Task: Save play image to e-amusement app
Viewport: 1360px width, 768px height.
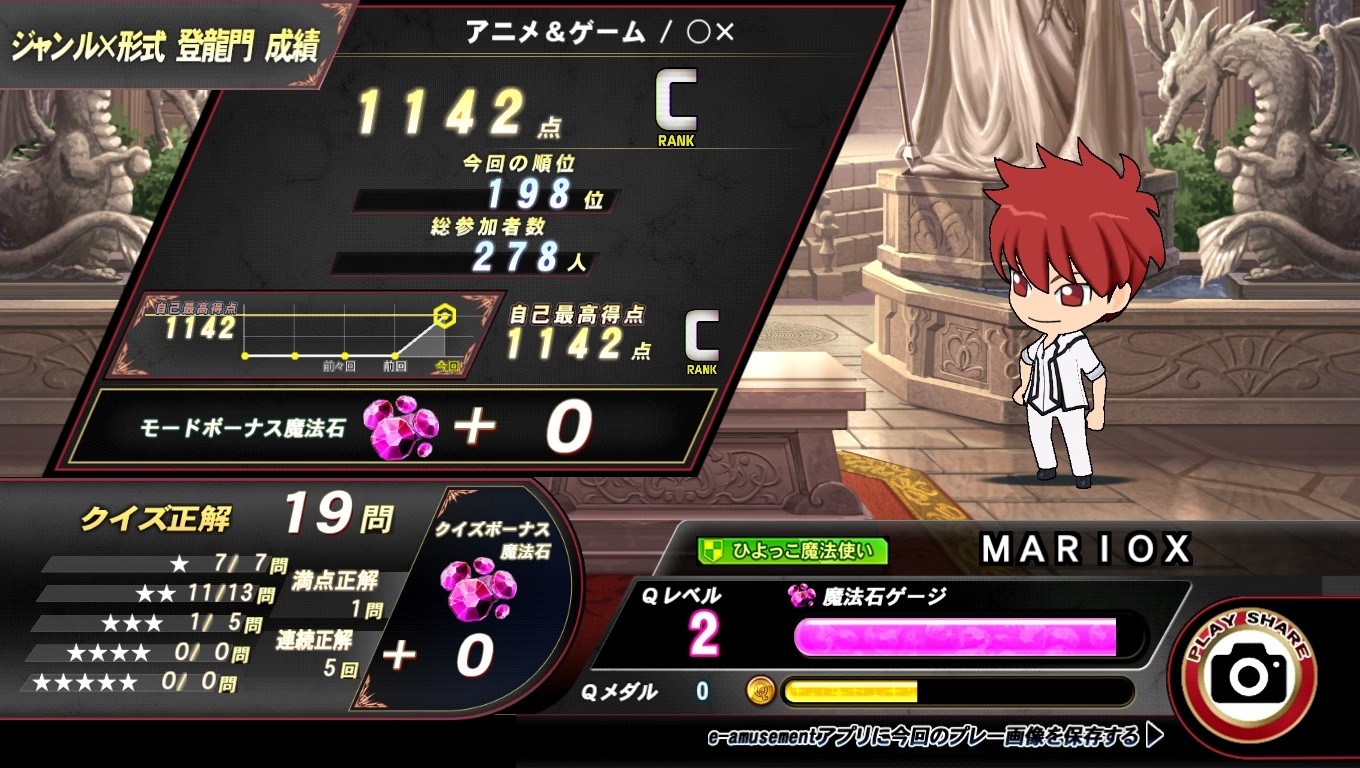Action: point(934,738)
